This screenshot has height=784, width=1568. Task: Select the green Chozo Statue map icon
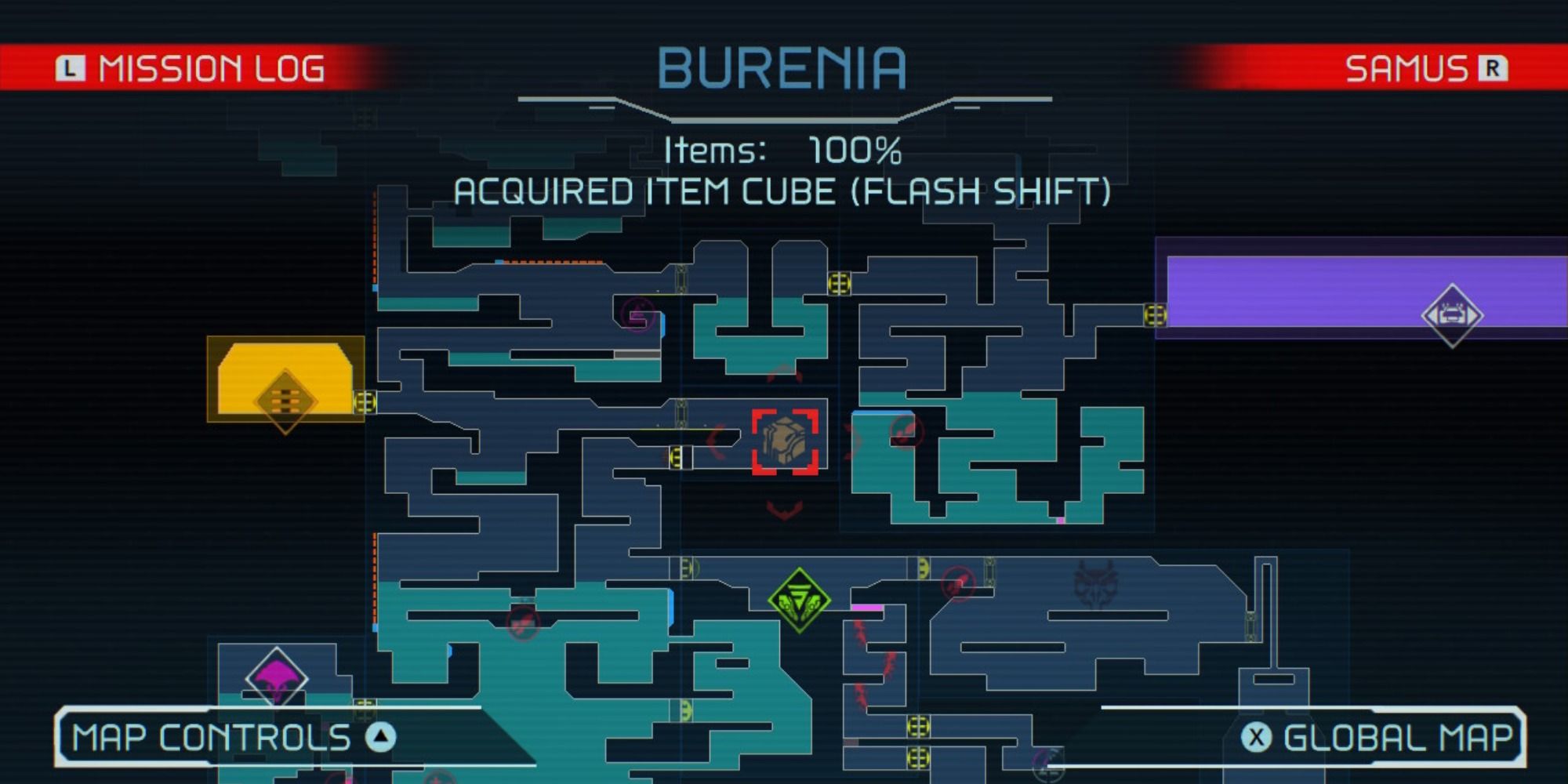(798, 600)
